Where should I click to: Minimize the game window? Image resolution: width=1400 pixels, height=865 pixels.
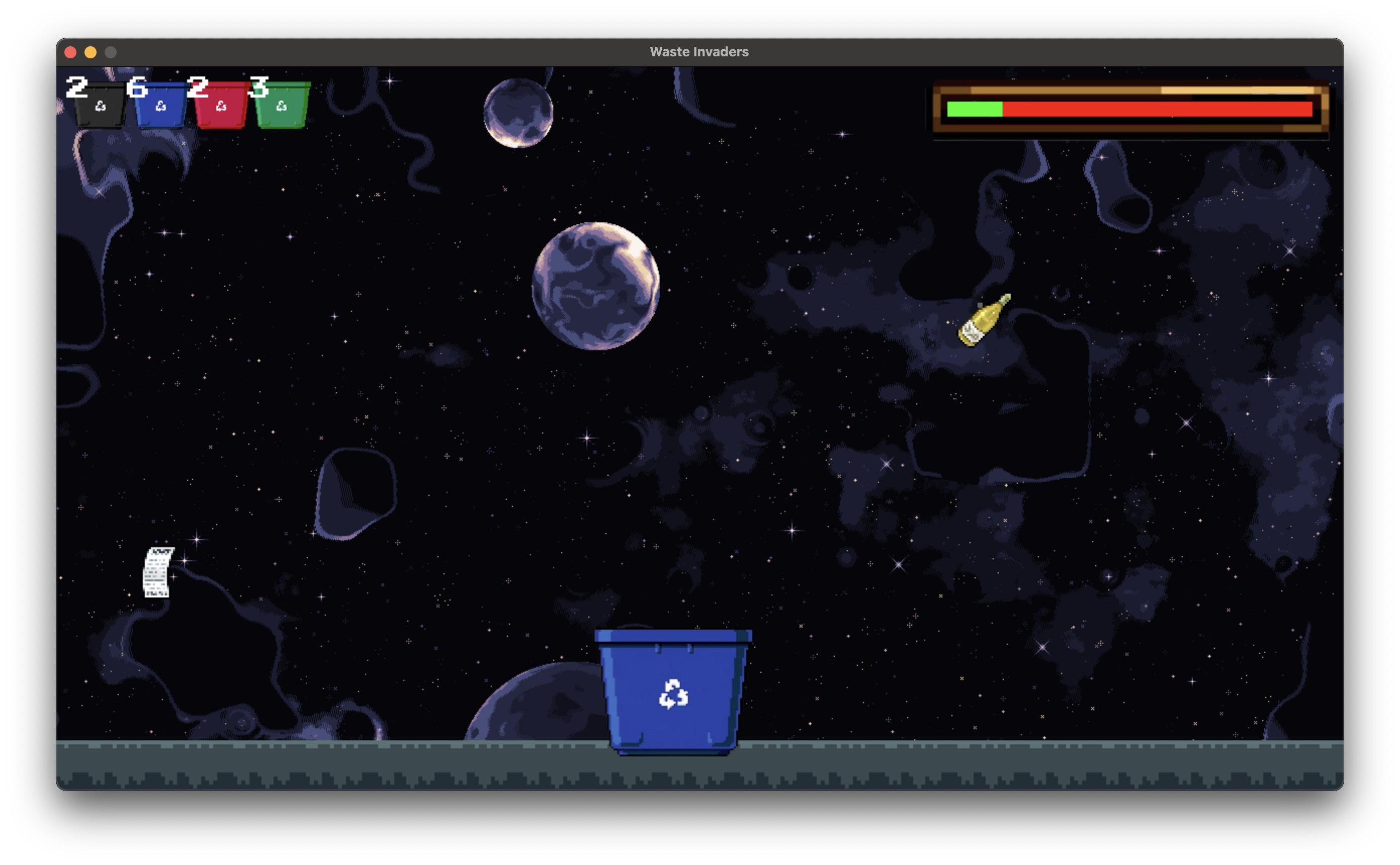point(91,53)
